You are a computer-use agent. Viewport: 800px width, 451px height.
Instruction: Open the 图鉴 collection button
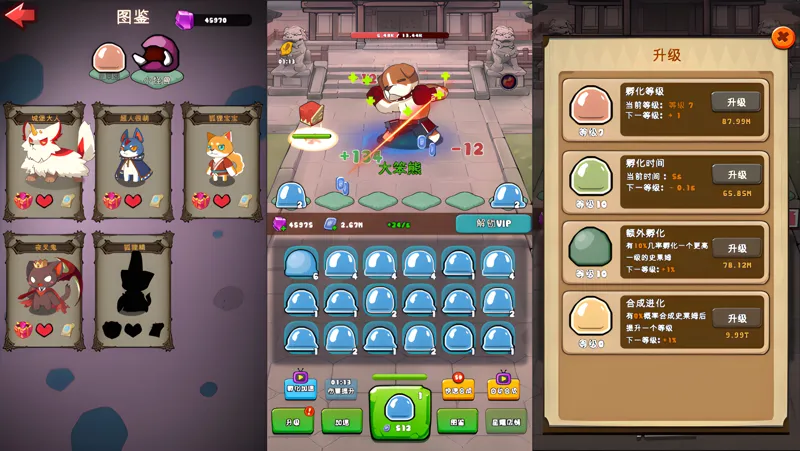coord(457,421)
